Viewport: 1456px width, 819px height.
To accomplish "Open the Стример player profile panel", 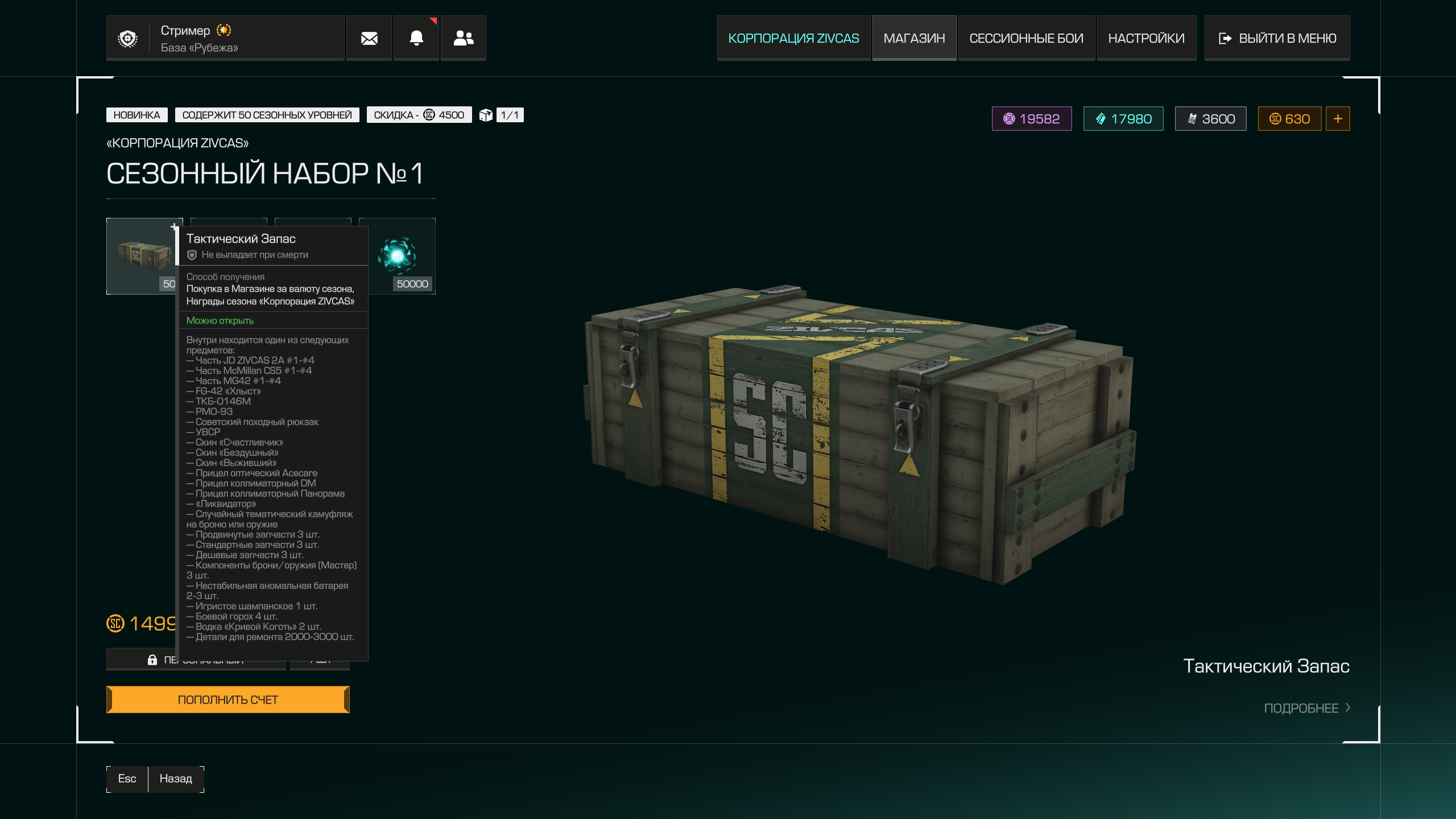I will (225, 38).
